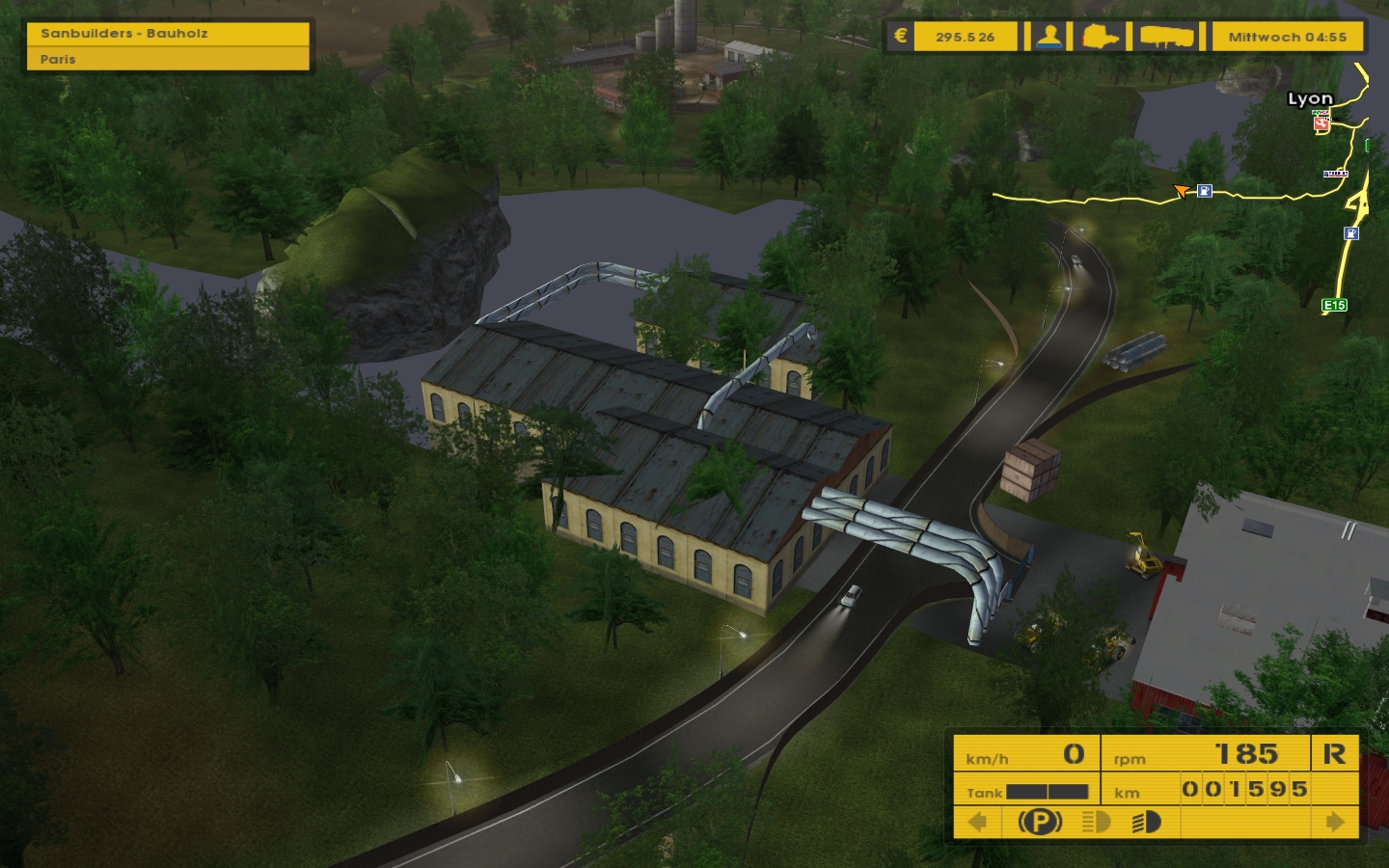Image resolution: width=1389 pixels, height=868 pixels.
Task: Select the truck cab icon
Action: pyautogui.click(x=1101, y=38)
